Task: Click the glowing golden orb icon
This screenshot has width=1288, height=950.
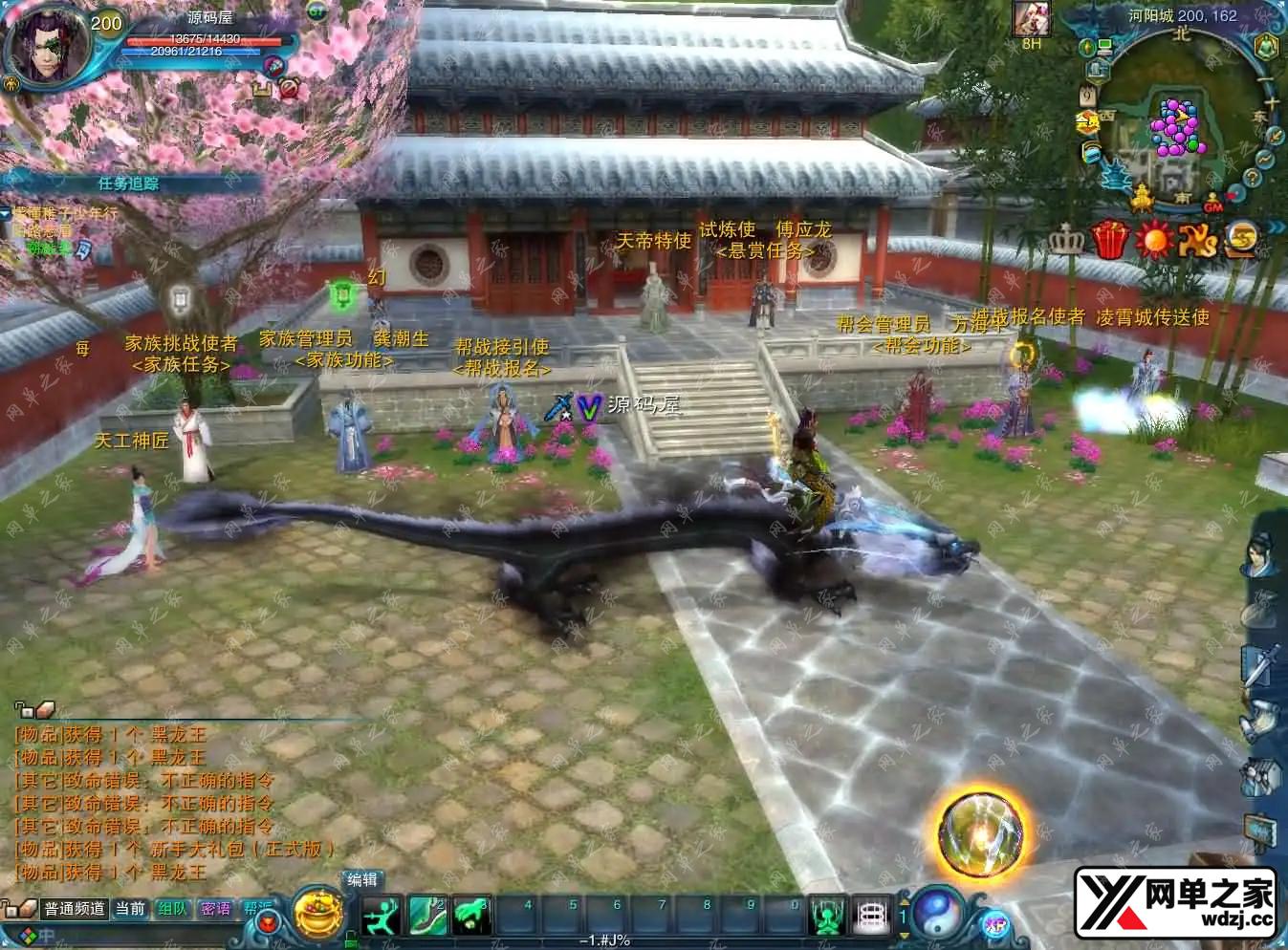Action: tap(982, 833)
